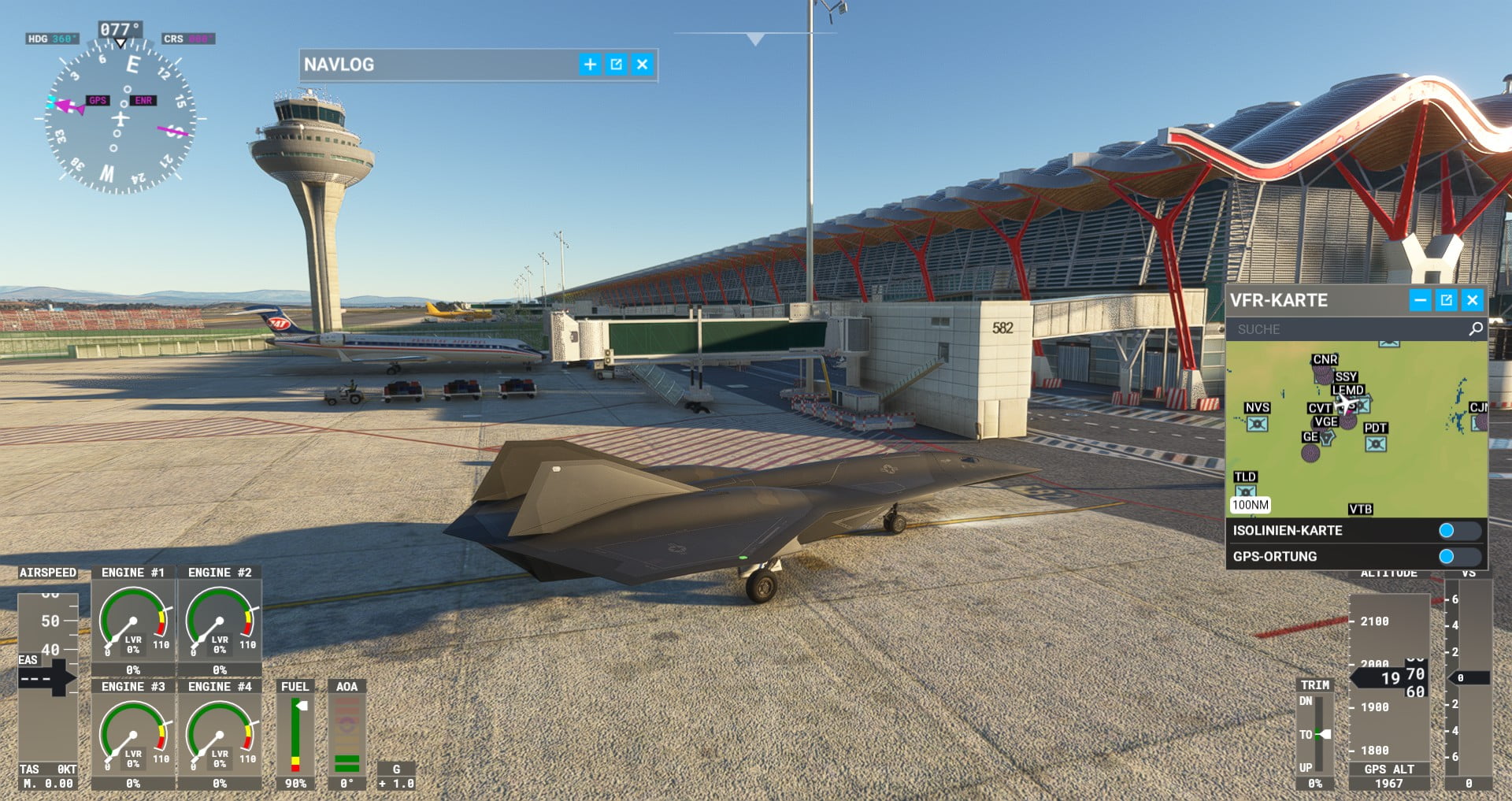The width and height of the screenshot is (1512, 801).
Task: Close the NAVLOG panel
Action: [x=643, y=65]
